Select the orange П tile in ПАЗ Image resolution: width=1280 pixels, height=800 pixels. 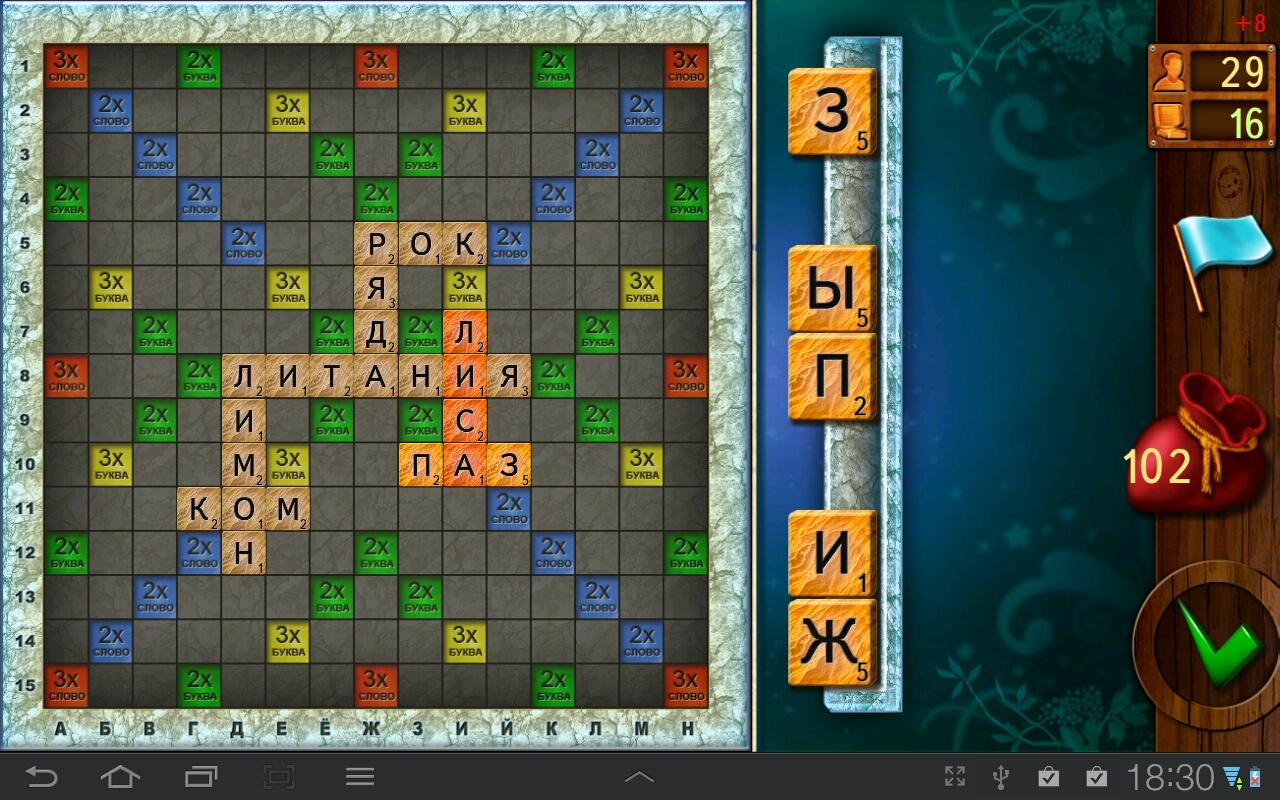[x=421, y=464]
